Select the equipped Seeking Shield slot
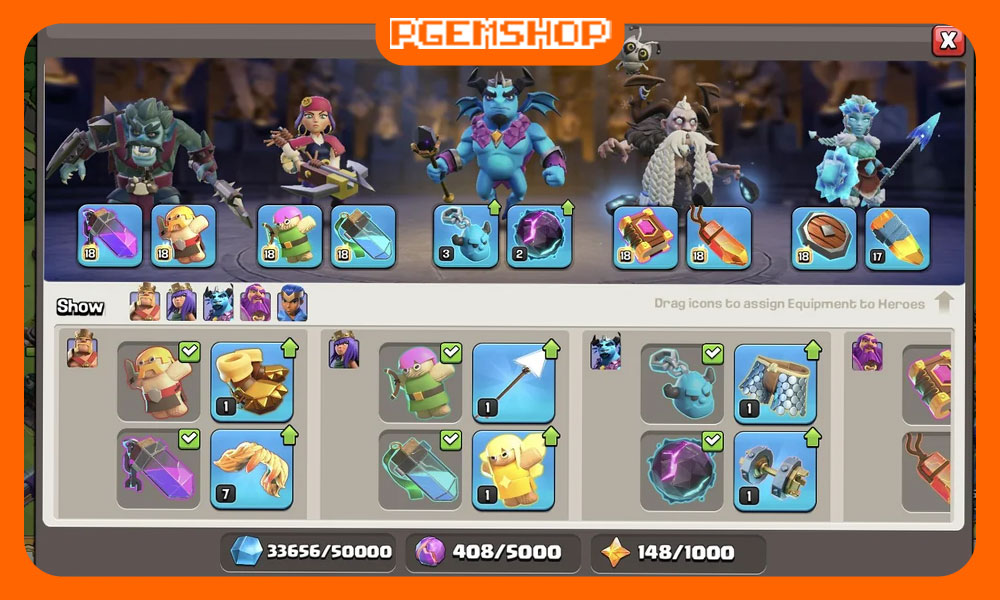1000x600 pixels. click(x=824, y=237)
